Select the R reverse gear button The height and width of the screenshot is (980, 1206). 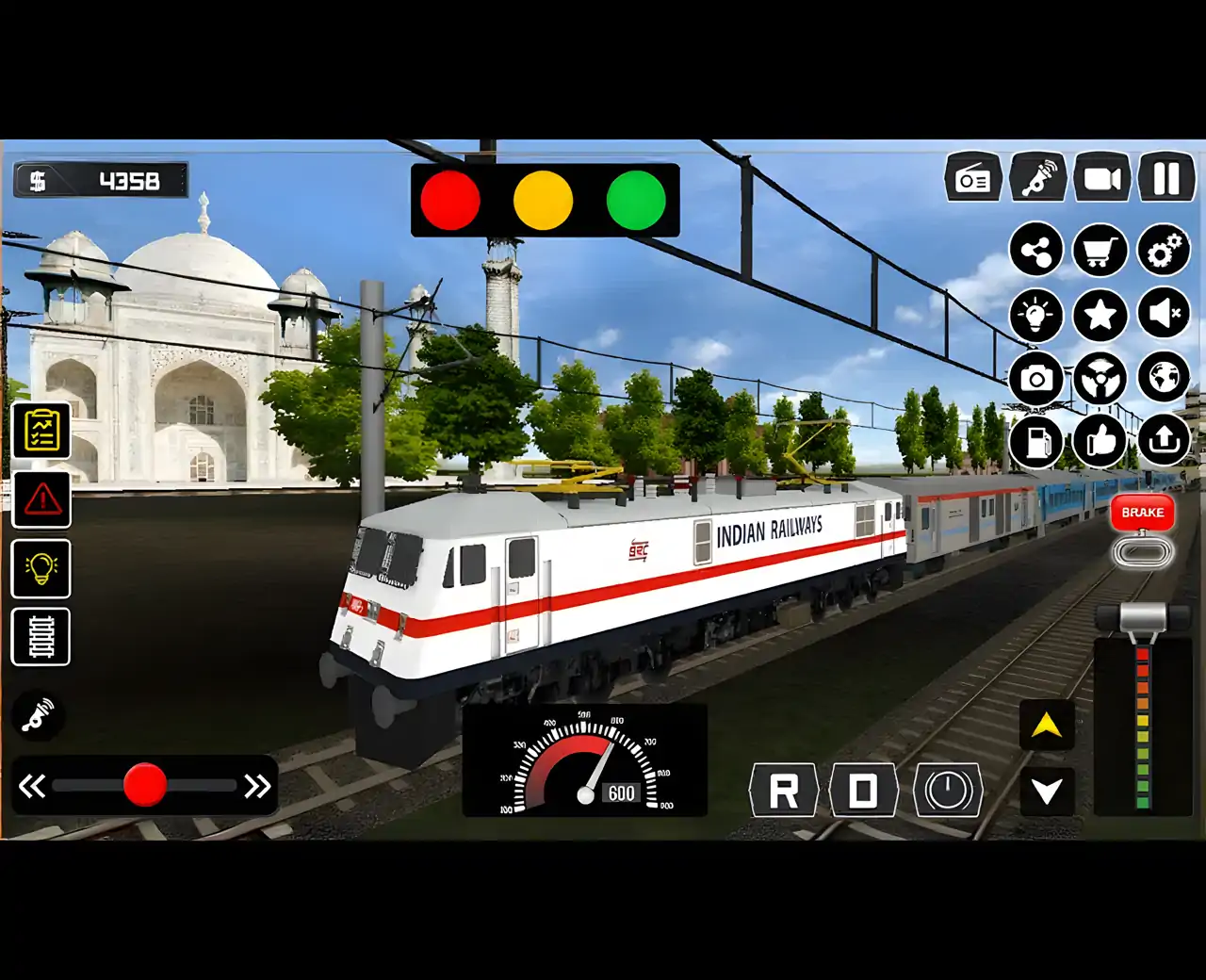783,790
